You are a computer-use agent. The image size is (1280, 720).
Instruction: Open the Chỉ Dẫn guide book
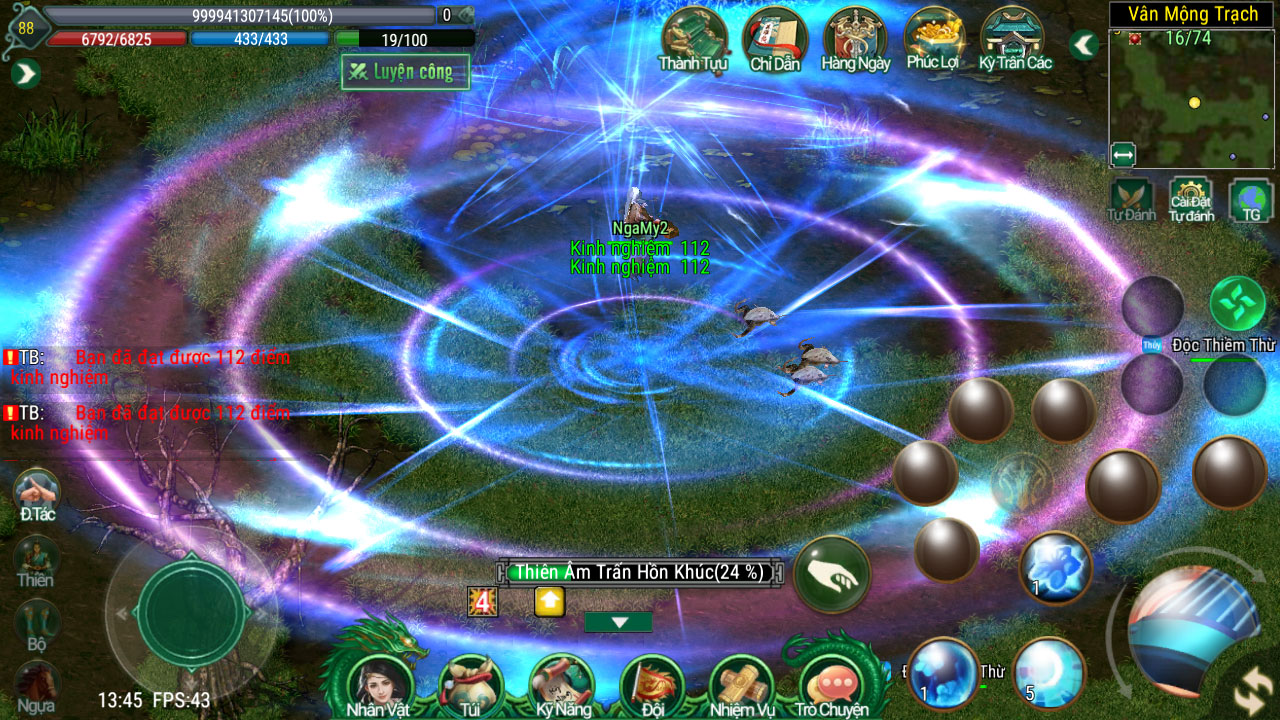pyautogui.click(x=775, y=38)
